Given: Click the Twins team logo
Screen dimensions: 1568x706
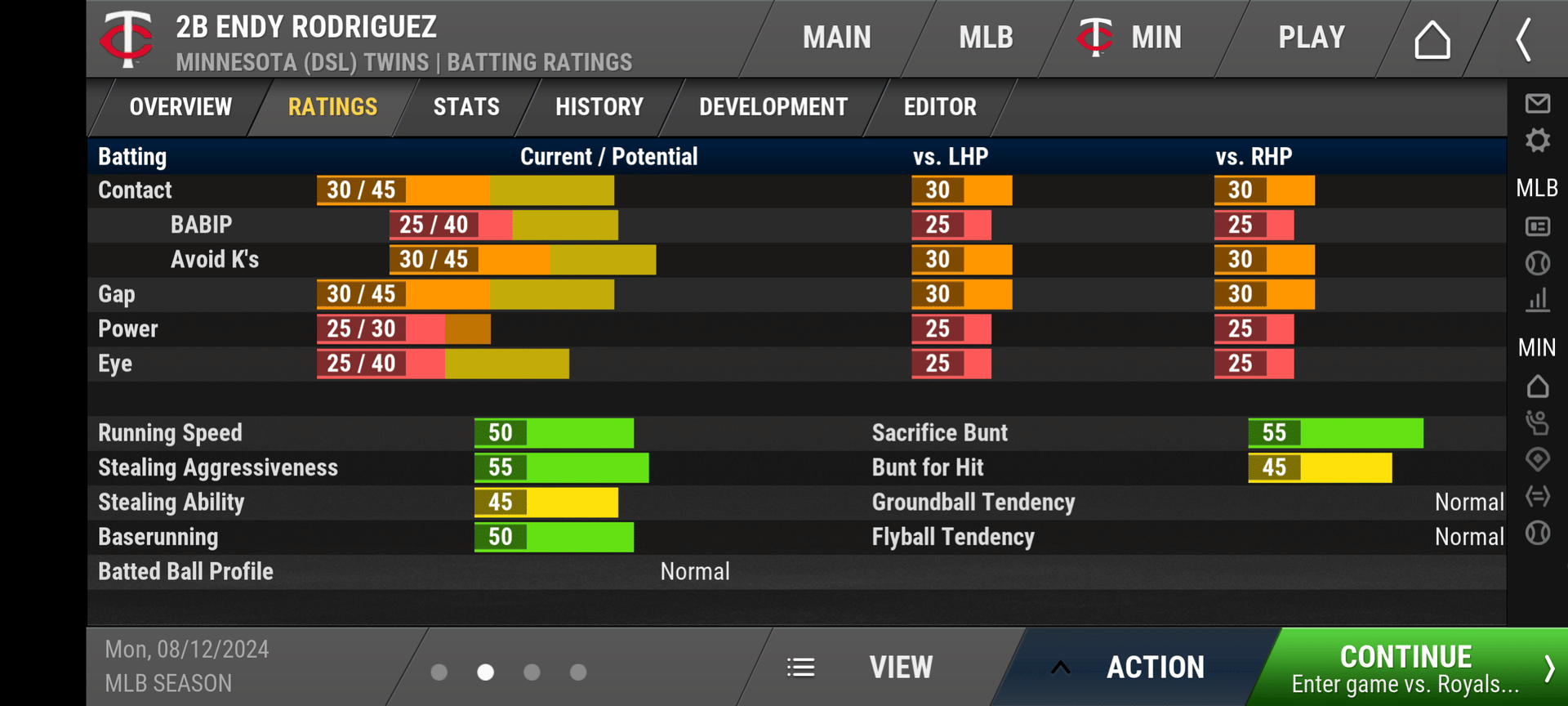Looking at the screenshot, I should pyautogui.click(x=127, y=38).
